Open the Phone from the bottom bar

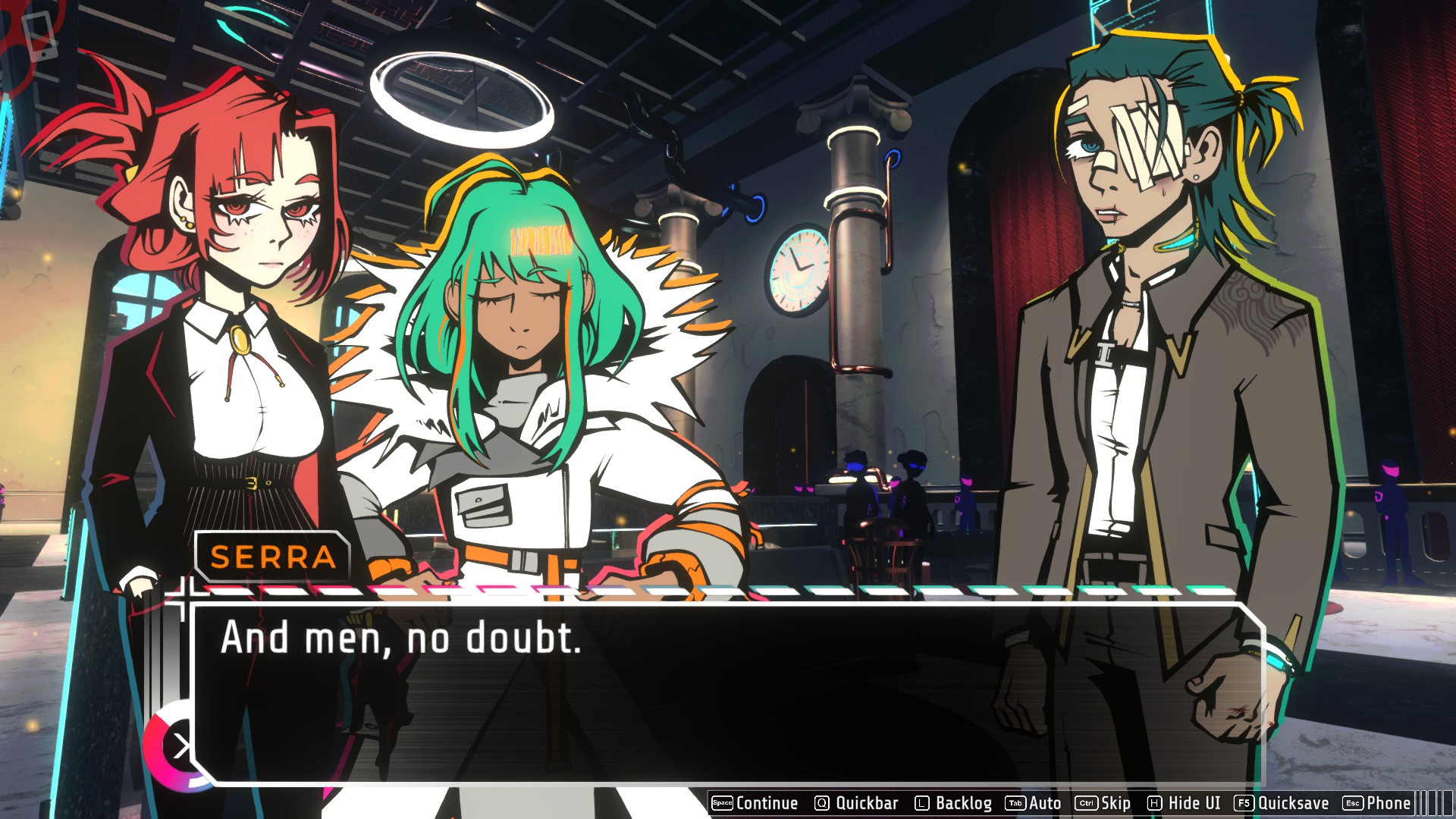[1377, 803]
